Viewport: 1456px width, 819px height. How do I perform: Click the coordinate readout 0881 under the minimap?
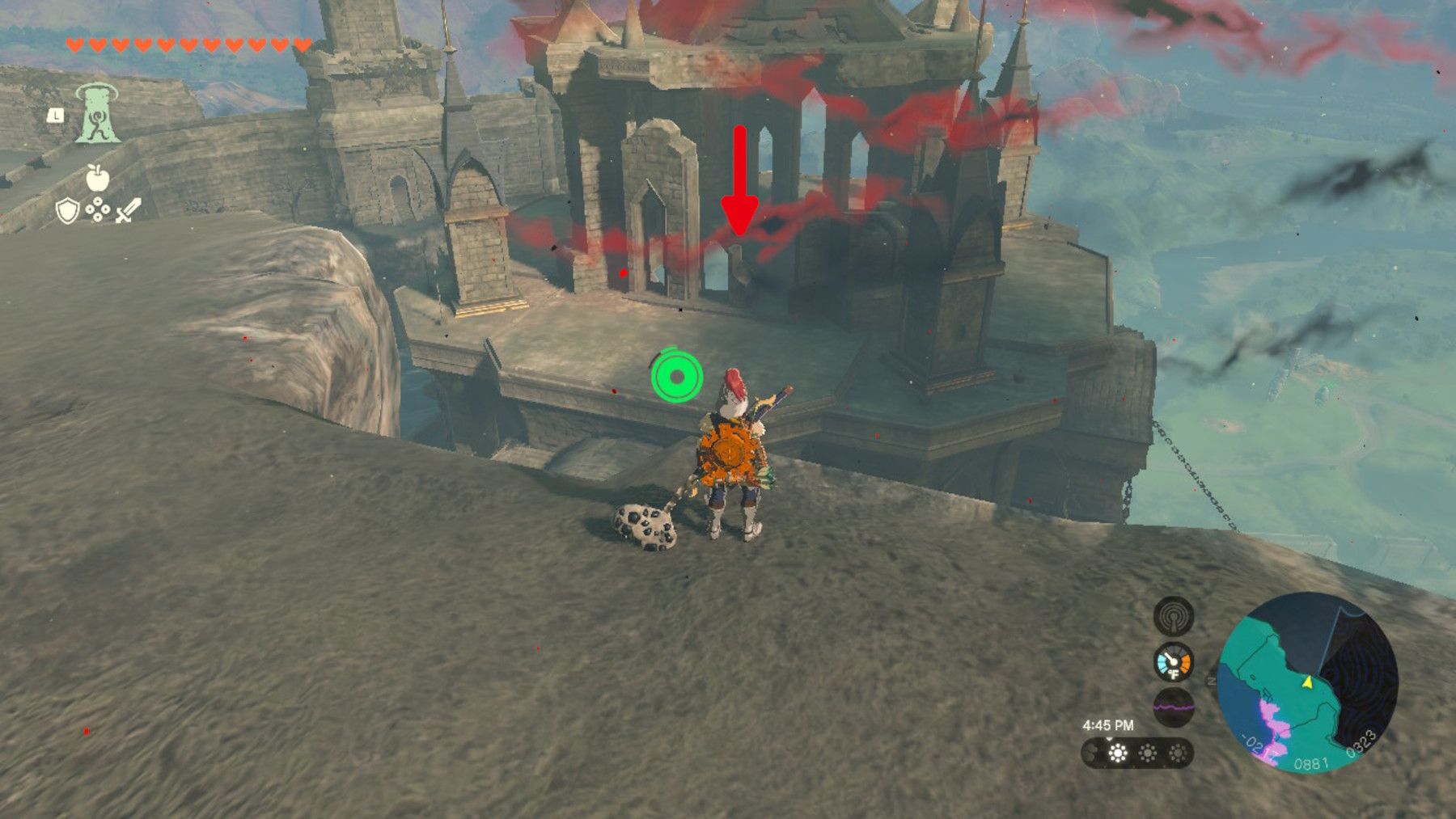click(1313, 762)
